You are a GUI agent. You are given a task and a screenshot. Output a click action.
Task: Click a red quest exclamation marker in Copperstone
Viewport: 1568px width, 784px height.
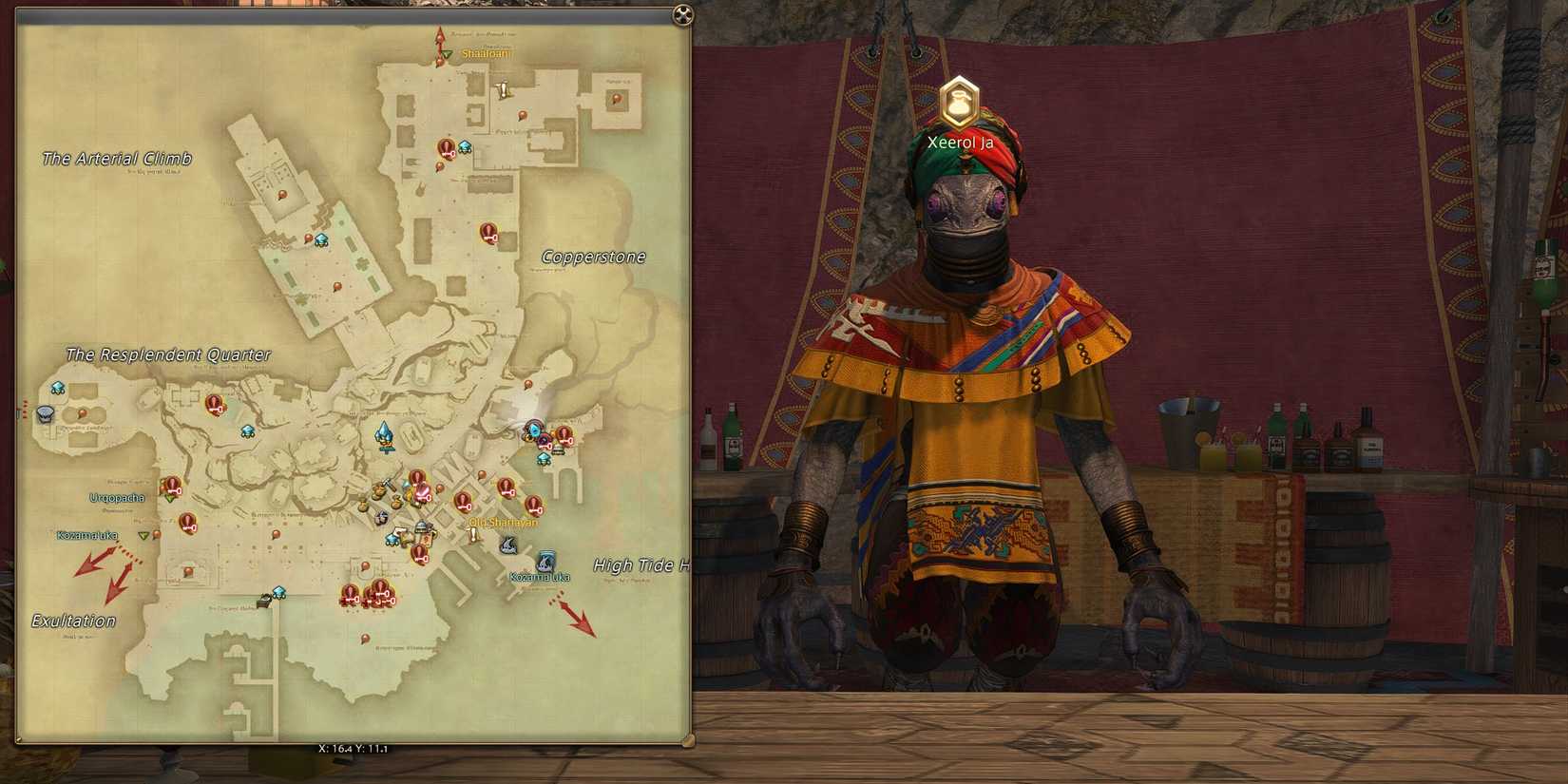coord(488,233)
